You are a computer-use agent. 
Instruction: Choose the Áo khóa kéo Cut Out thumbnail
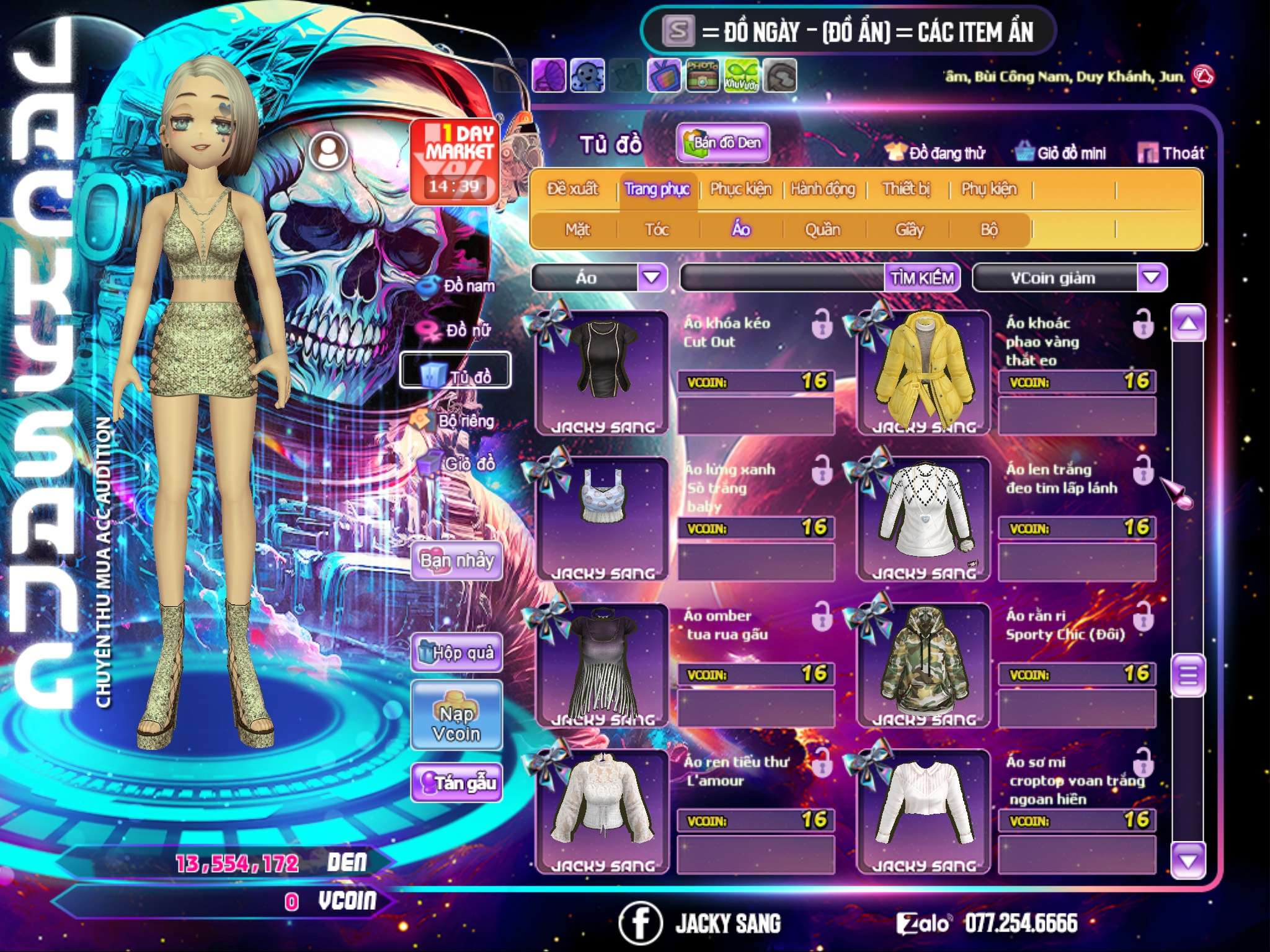pyautogui.click(x=602, y=372)
